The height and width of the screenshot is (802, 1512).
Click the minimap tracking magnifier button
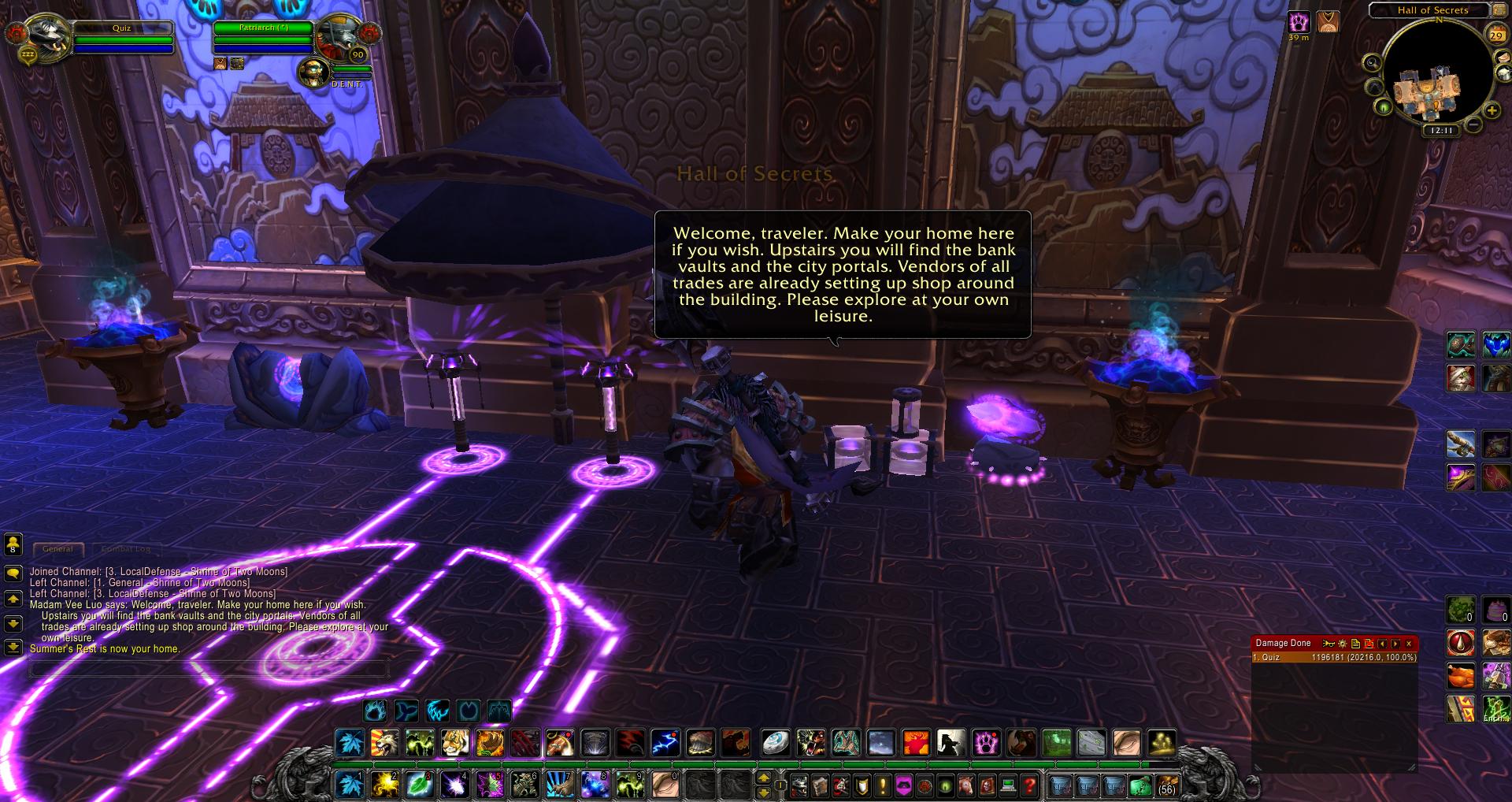pyautogui.click(x=1372, y=63)
